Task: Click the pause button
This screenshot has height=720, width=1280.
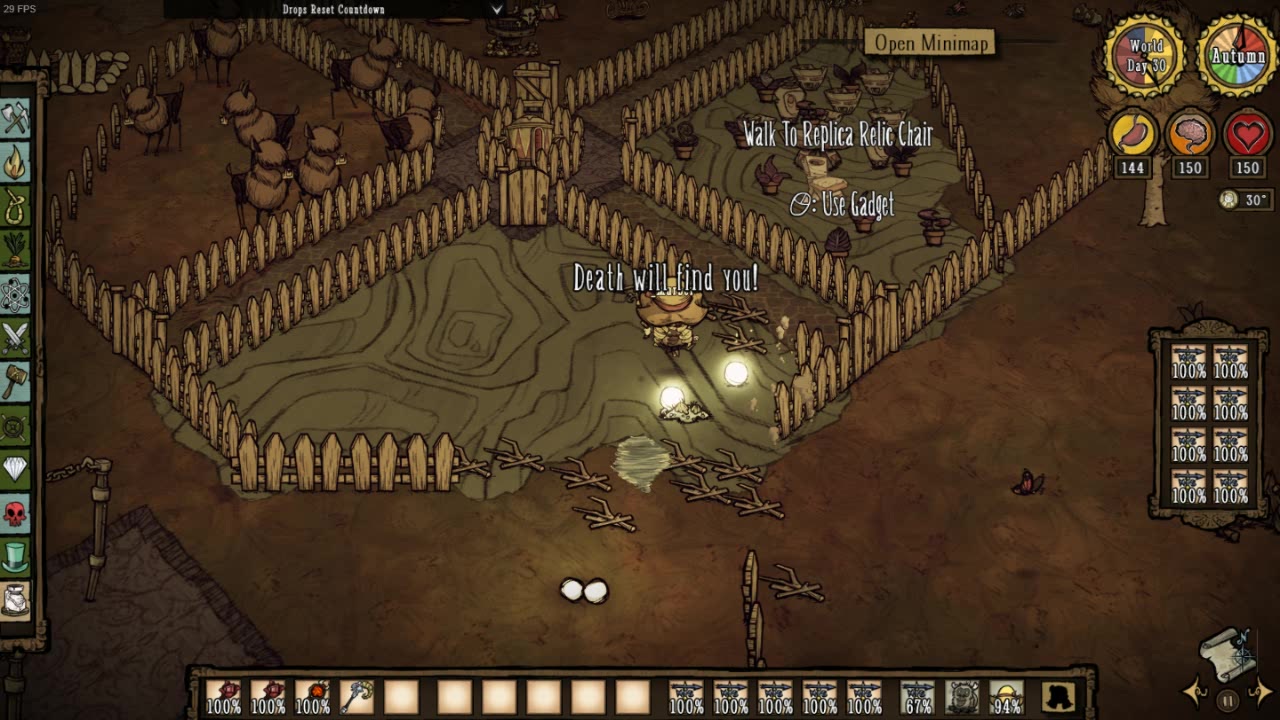Action: (x=1228, y=700)
